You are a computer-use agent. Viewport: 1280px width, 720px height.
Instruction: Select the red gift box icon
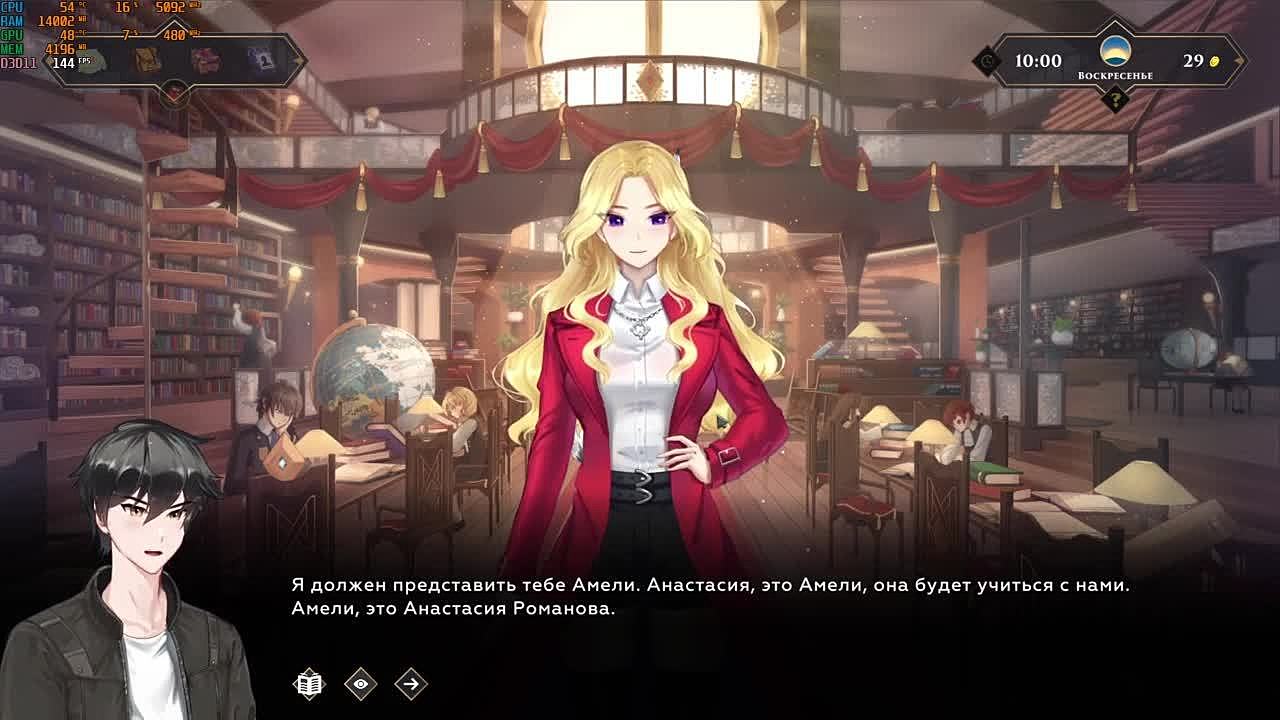[x=205, y=60]
